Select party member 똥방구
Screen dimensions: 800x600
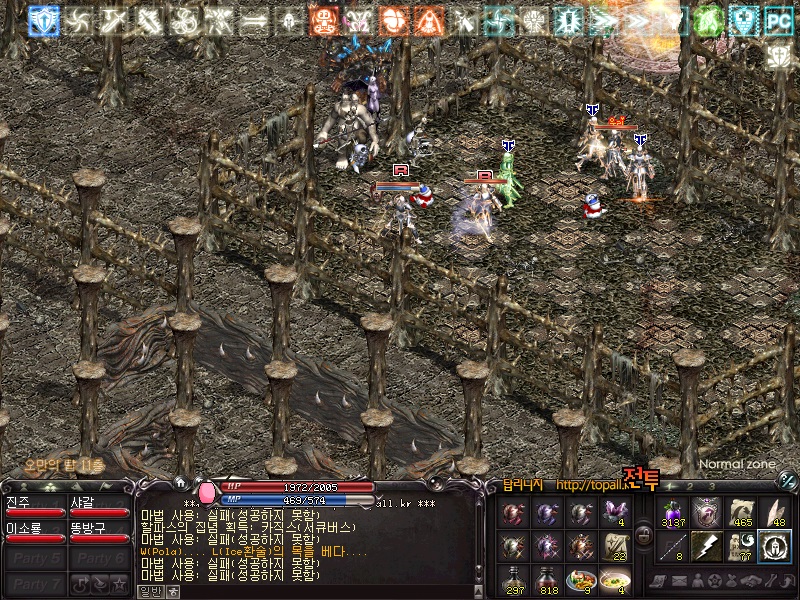click(x=99, y=533)
